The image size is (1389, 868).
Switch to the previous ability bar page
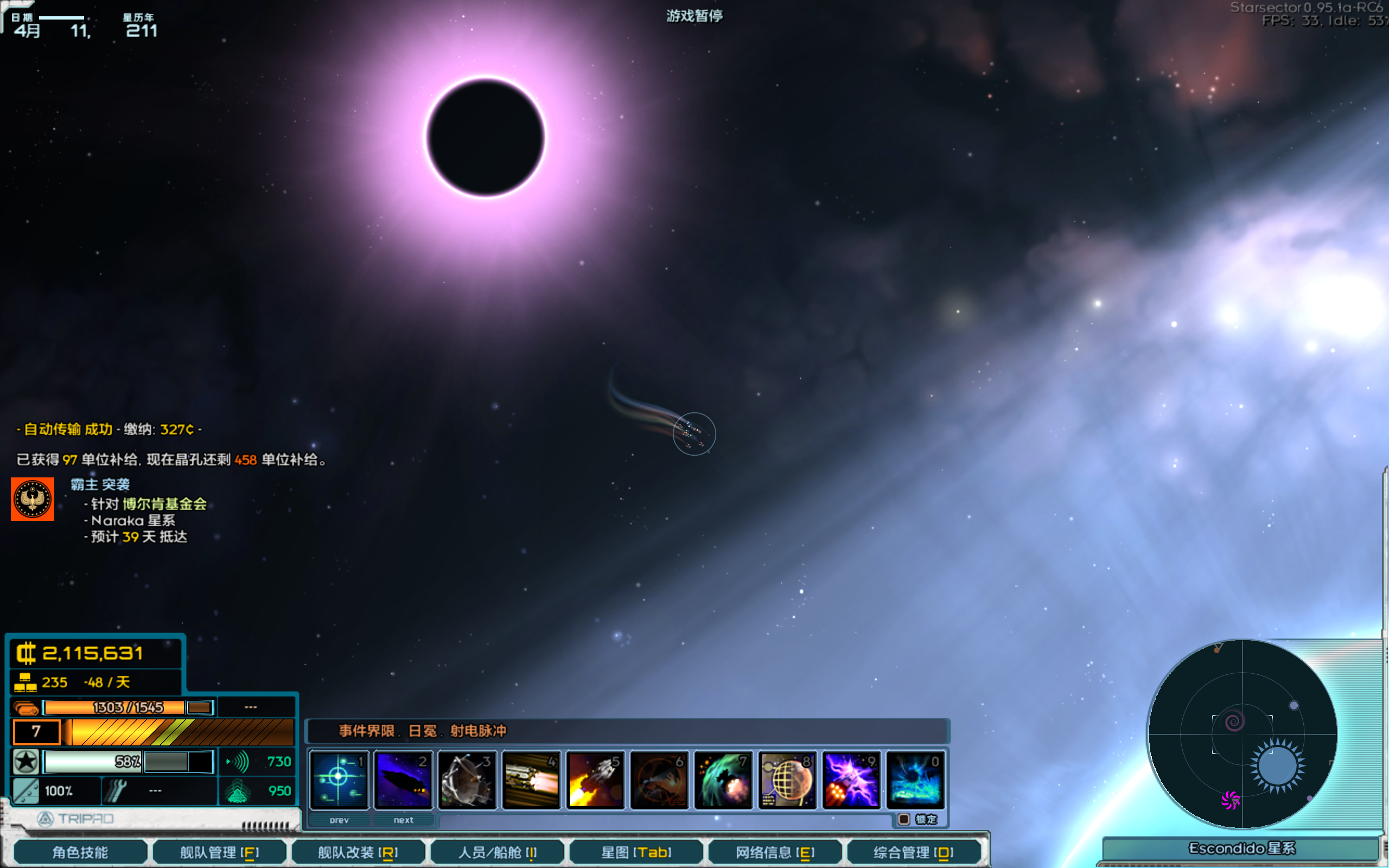[339, 820]
